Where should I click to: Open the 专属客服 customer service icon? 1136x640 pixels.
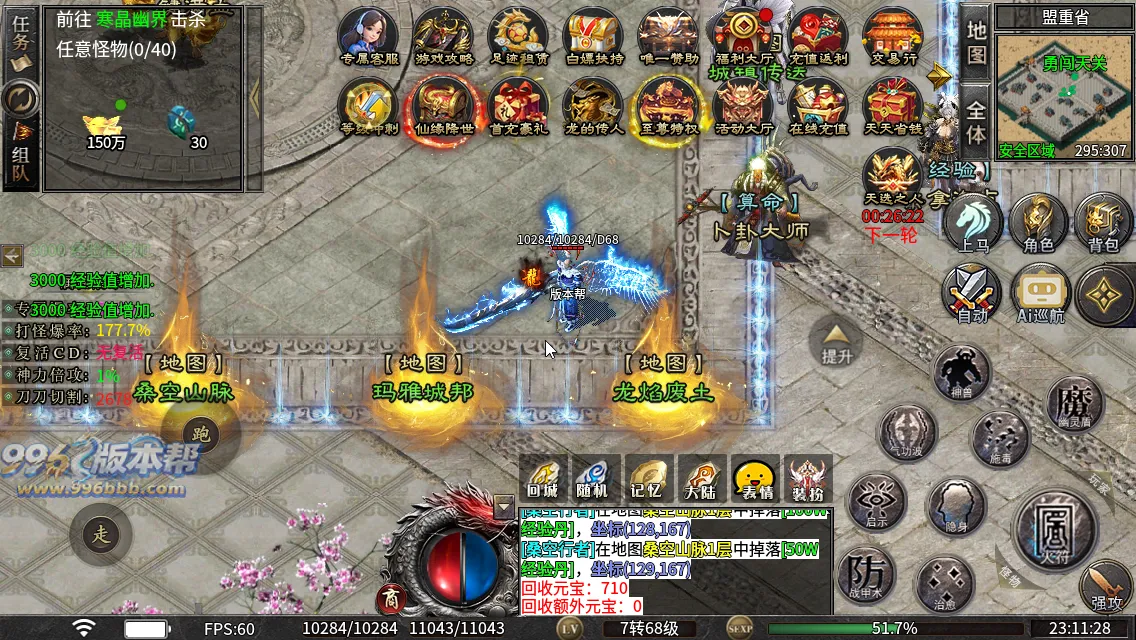[370, 35]
